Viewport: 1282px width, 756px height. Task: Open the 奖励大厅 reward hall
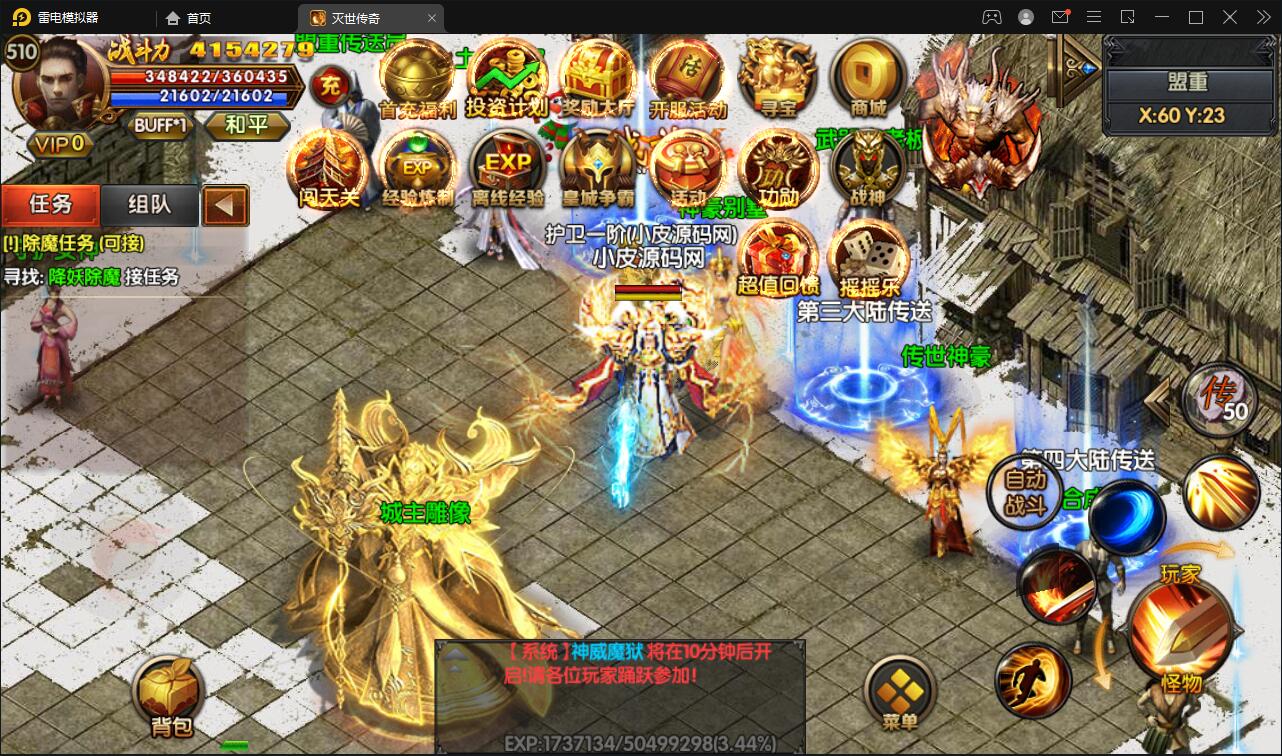point(597,78)
